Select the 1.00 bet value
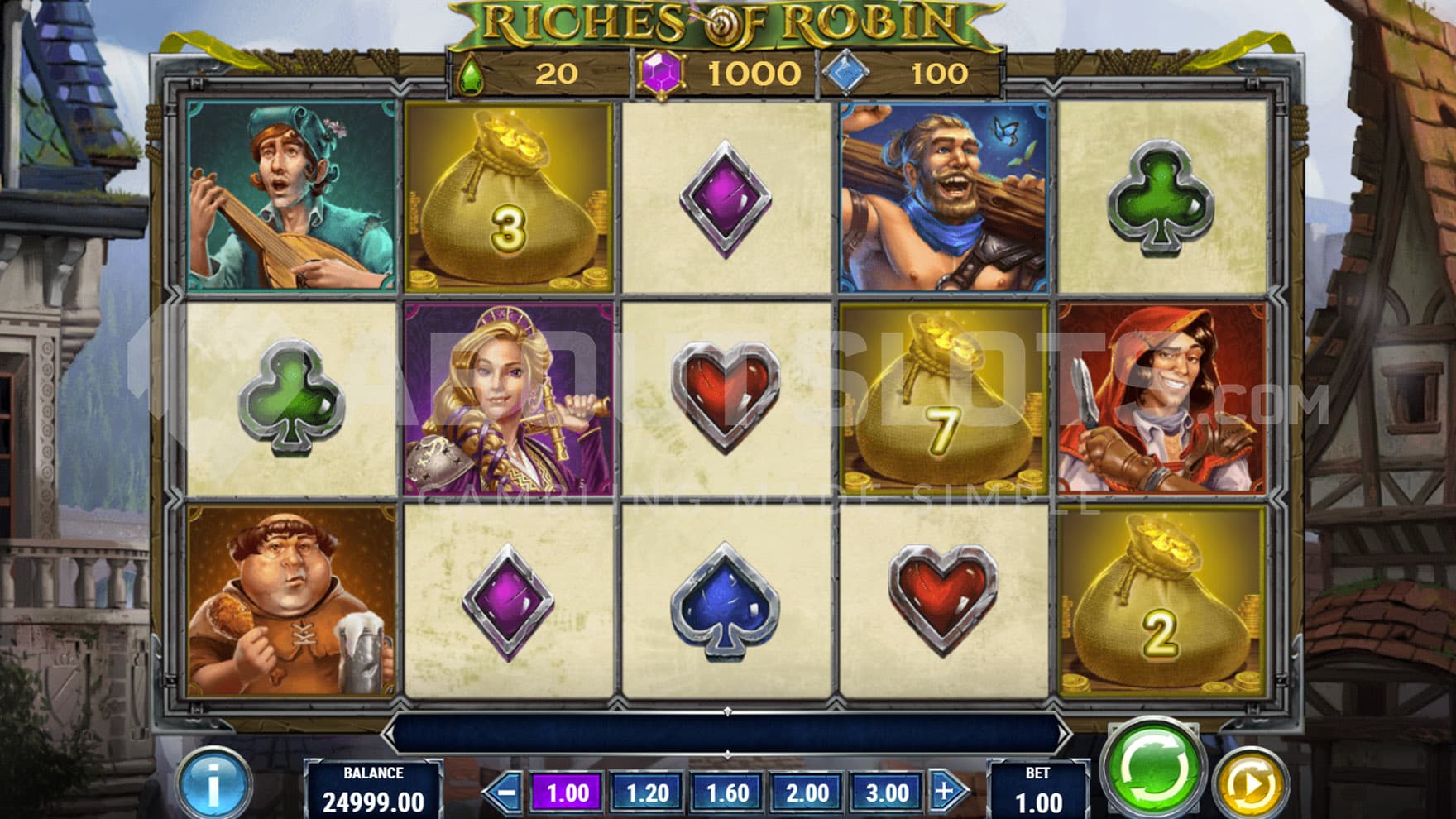 [568, 793]
